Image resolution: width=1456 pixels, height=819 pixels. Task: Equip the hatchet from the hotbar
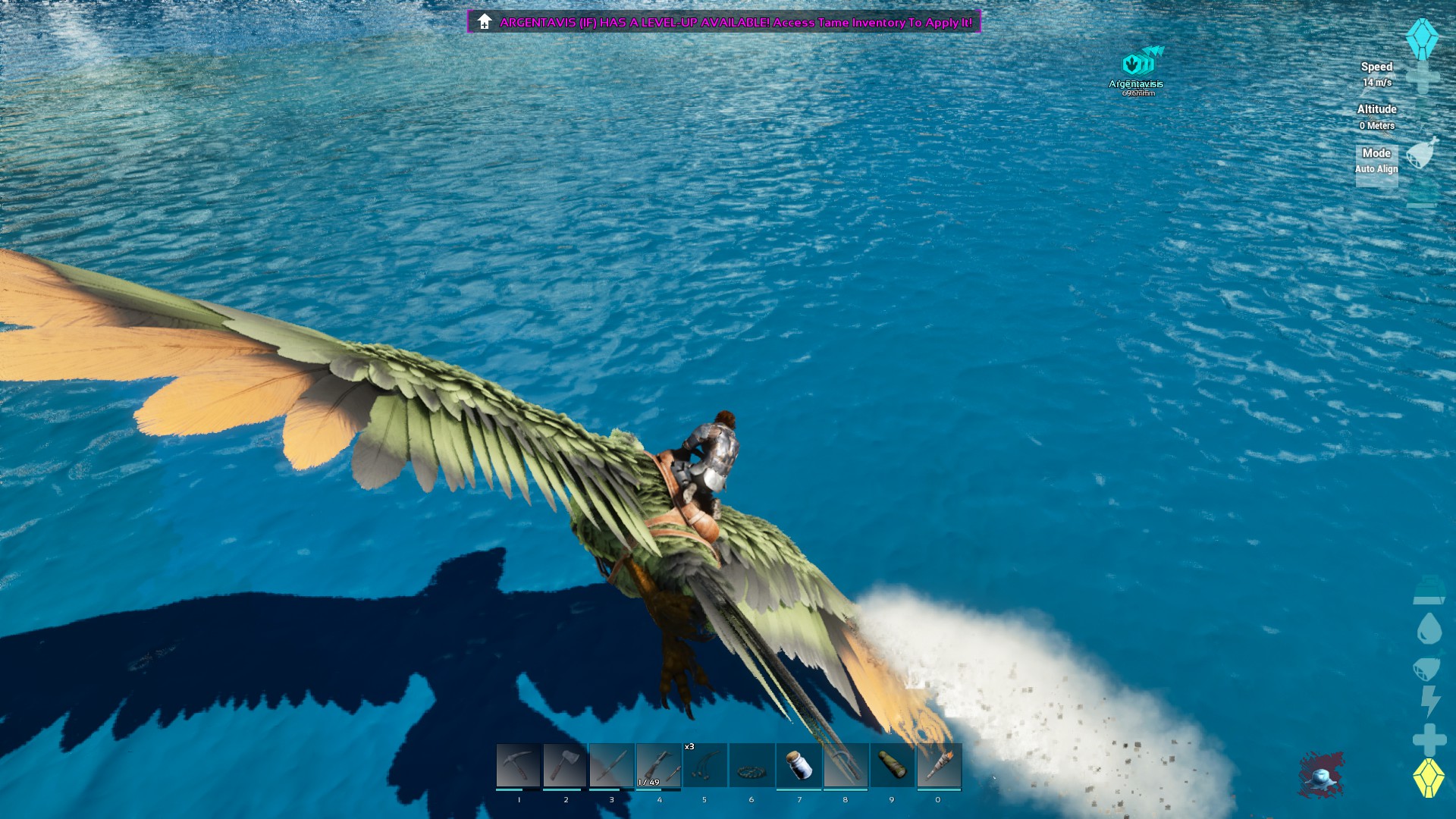coord(565,766)
